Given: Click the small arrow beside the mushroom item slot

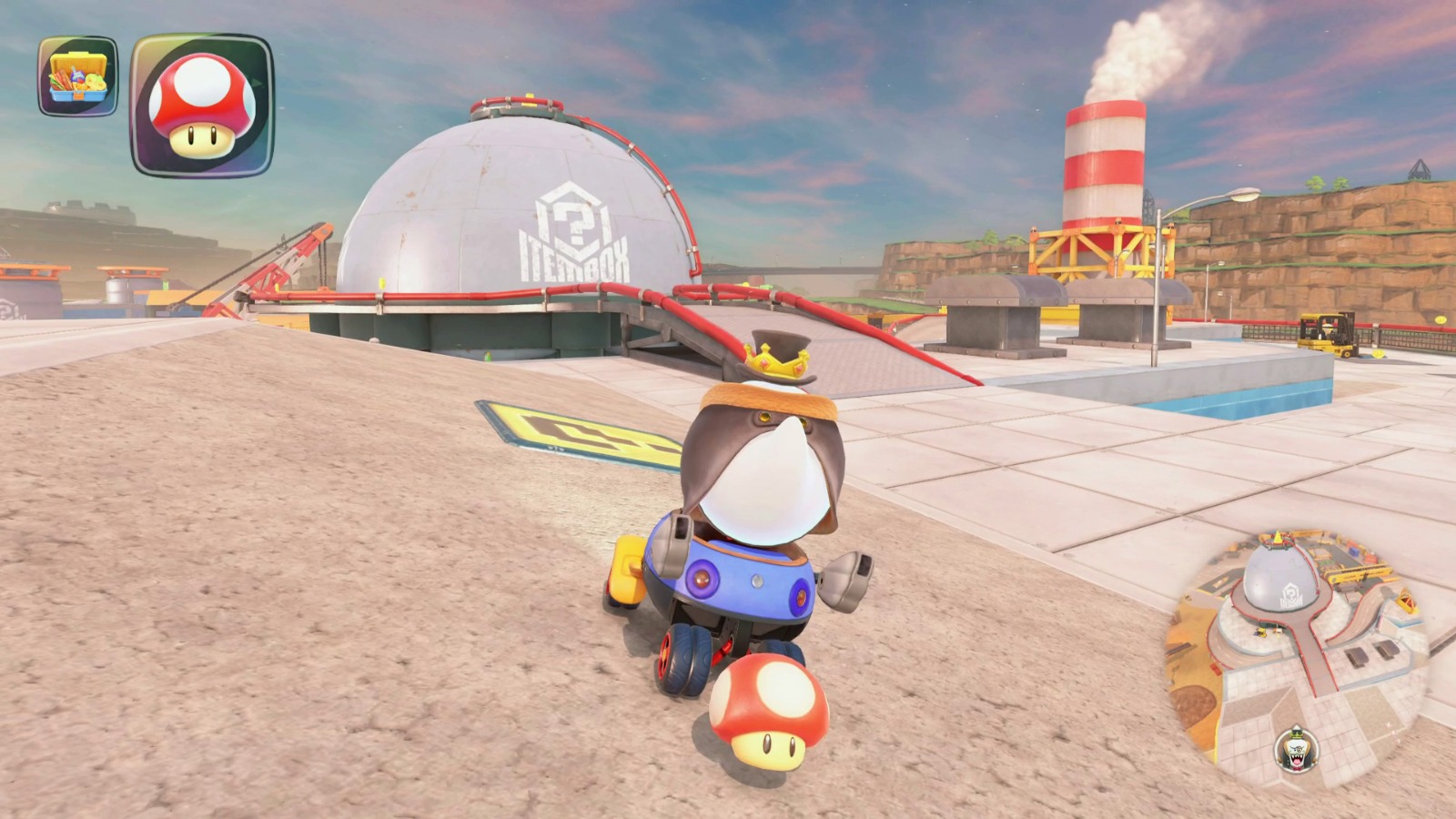Looking at the screenshot, I should tap(258, 82).
